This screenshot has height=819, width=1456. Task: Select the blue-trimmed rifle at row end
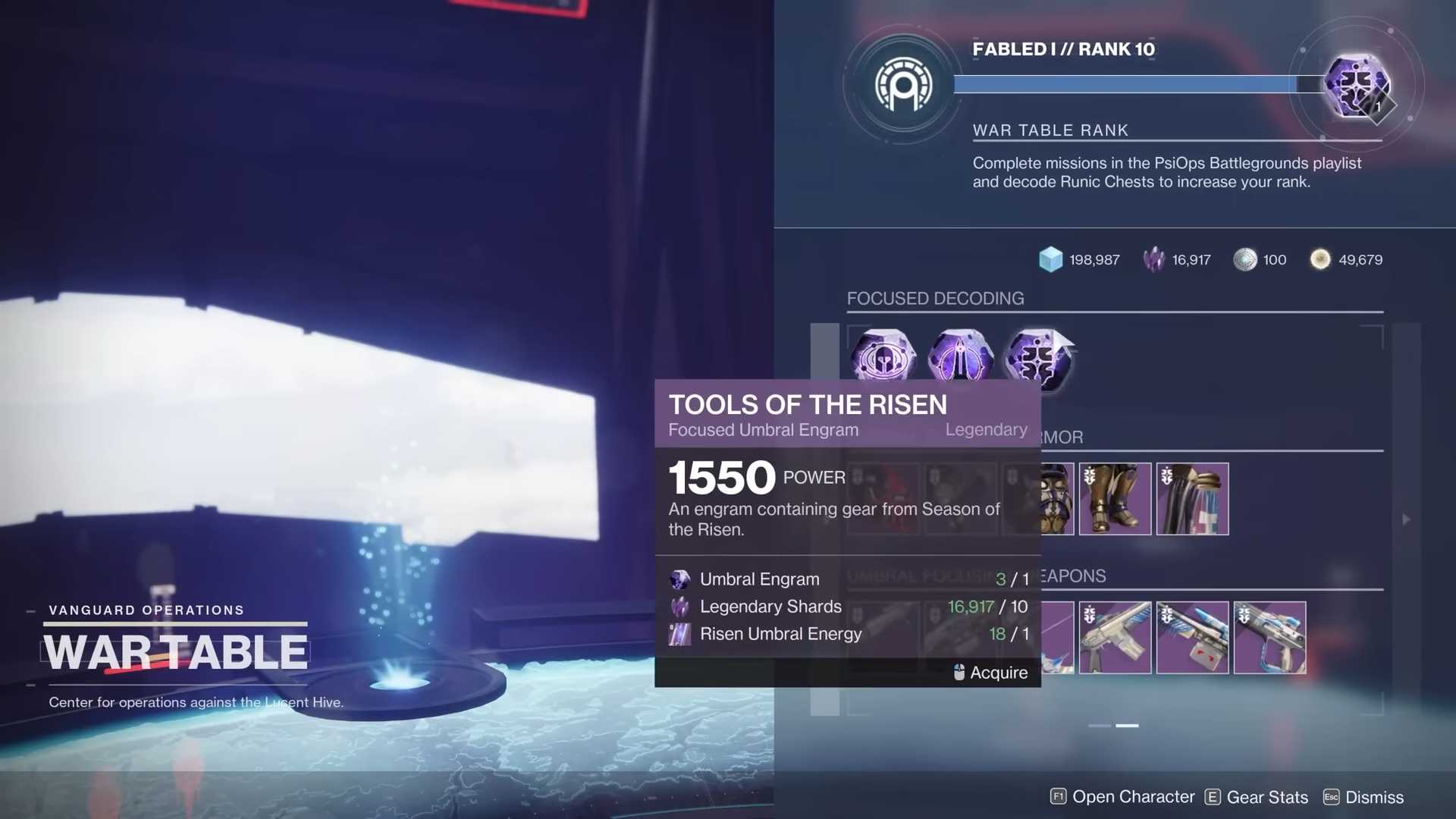pyautogui.click(x=1269, y=638)
